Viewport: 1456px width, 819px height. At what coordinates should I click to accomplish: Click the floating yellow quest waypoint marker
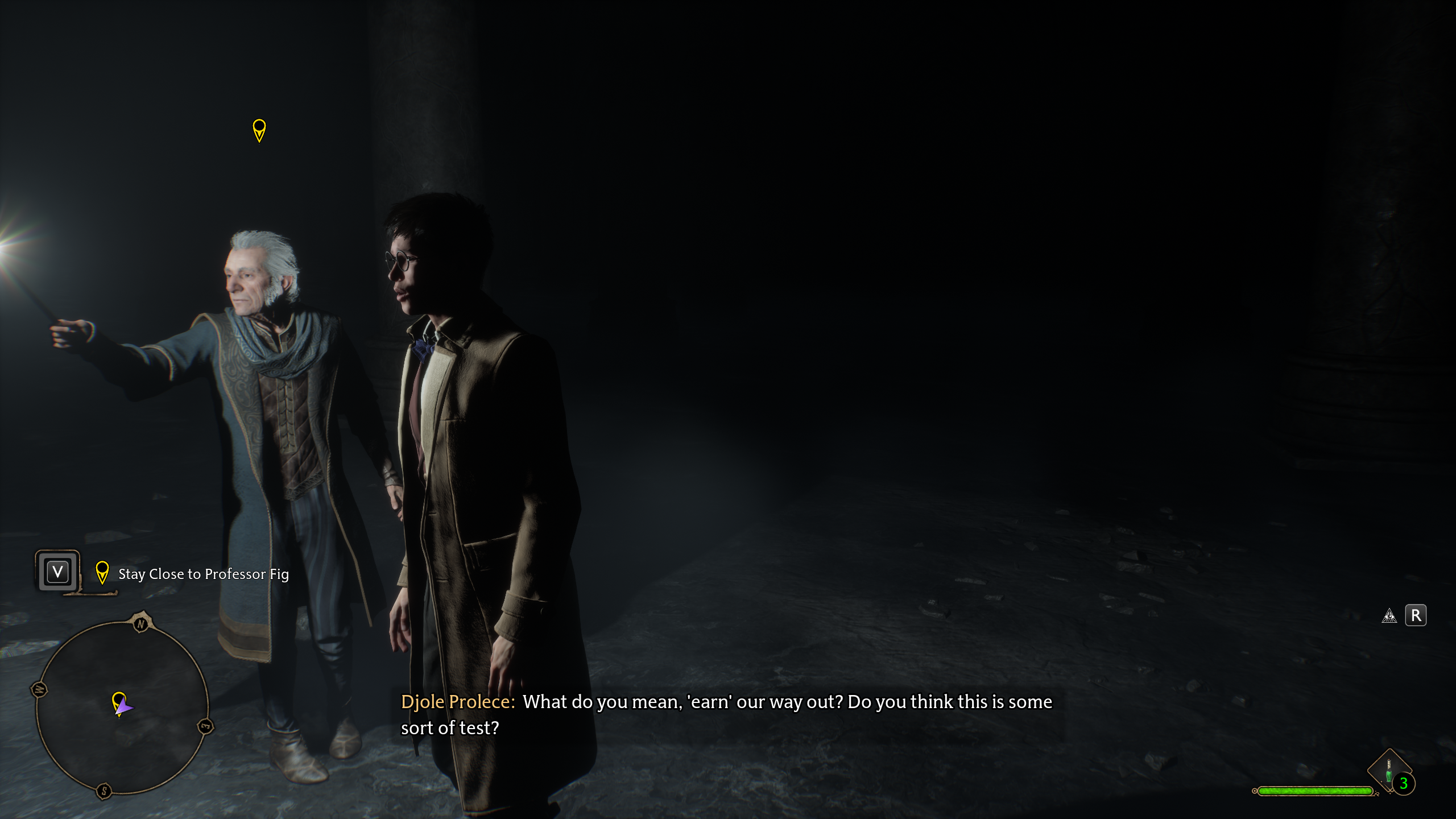coord(259,130)
